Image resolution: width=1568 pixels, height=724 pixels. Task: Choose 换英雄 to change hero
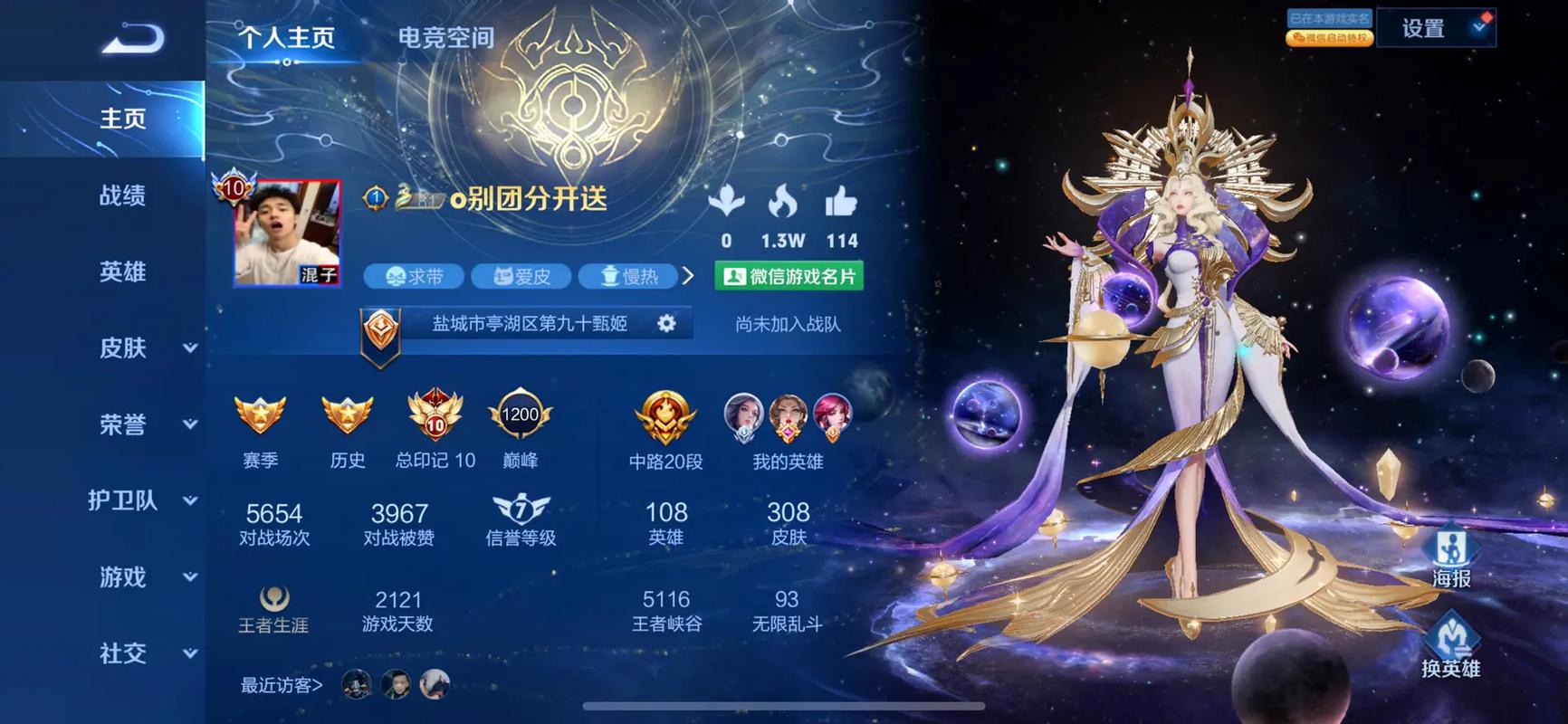click(1450, 646)
